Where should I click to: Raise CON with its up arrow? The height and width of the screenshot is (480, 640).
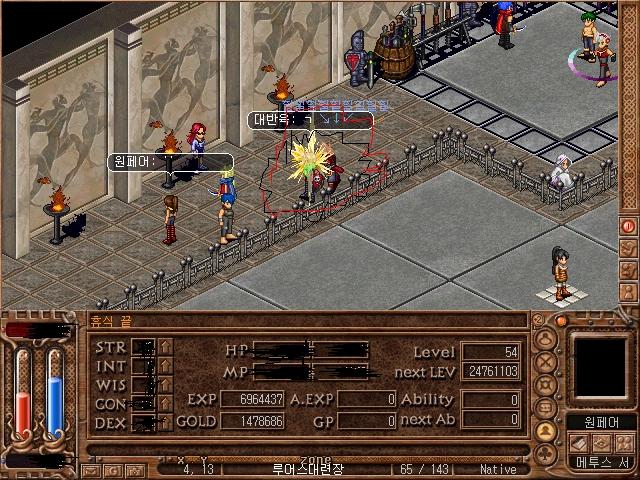click(x=166, y=404)
